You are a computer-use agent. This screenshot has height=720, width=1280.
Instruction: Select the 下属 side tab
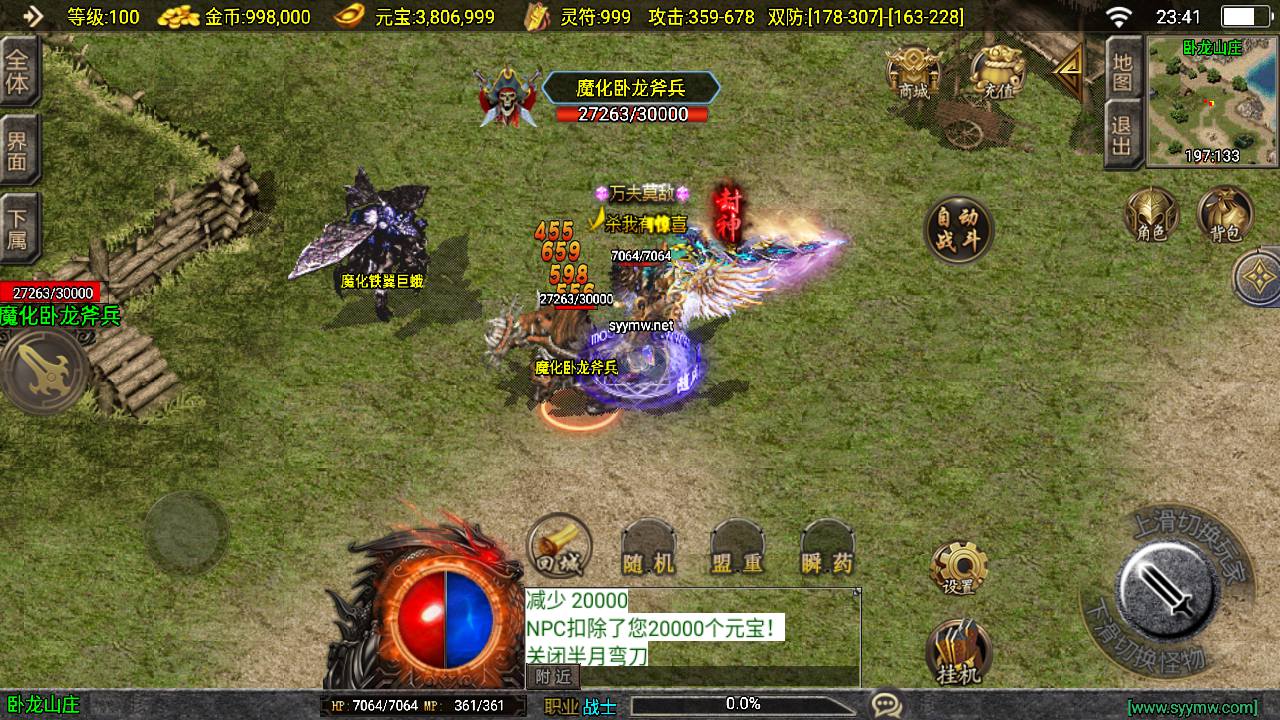(19, 226)
